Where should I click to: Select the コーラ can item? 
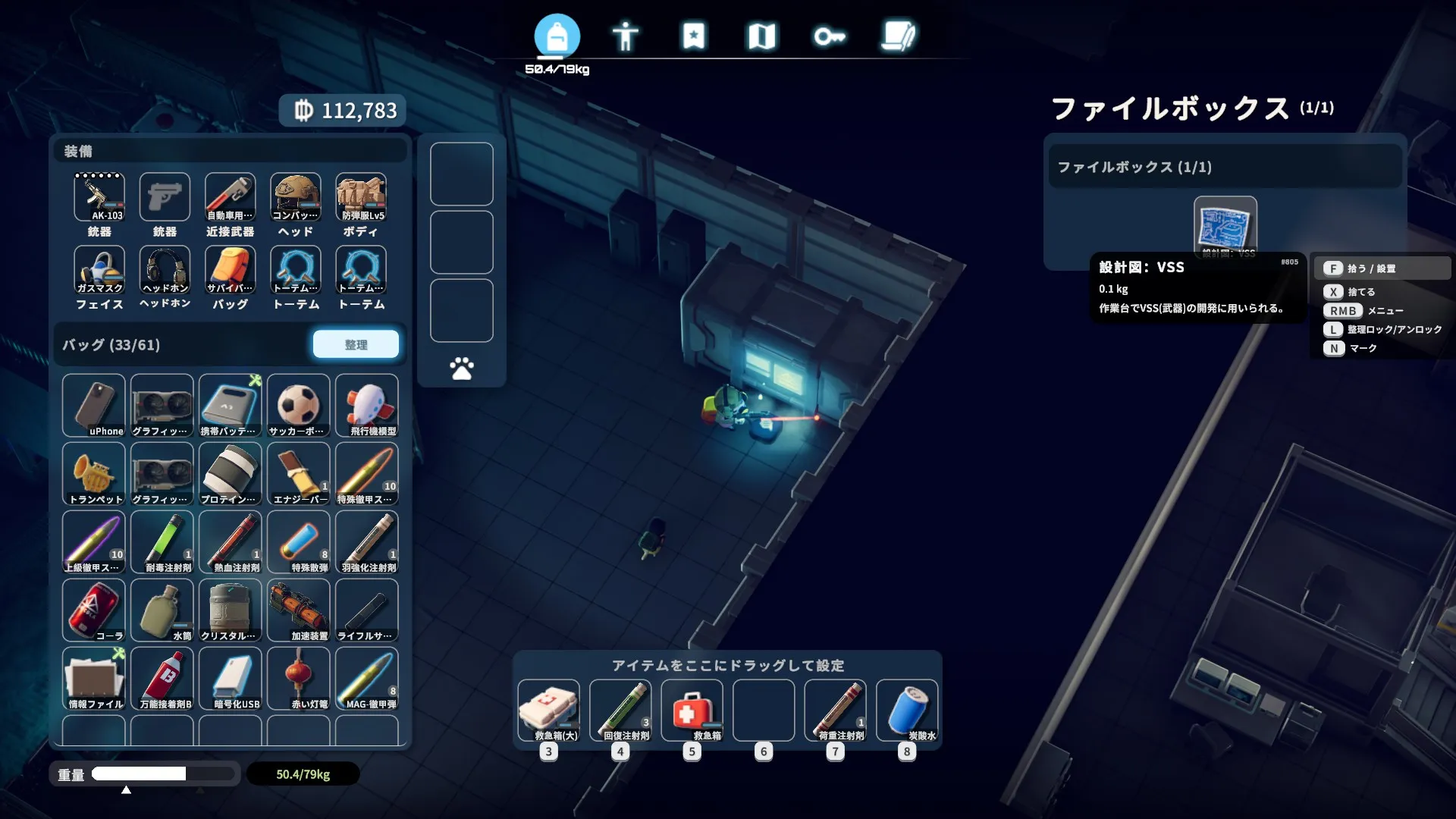pyautogui.click(x=94, y=610)
